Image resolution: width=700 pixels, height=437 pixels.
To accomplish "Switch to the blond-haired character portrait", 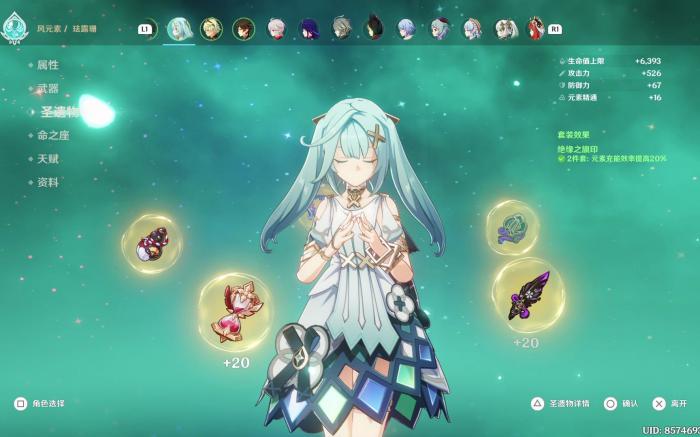I will [x=211, y=29].
